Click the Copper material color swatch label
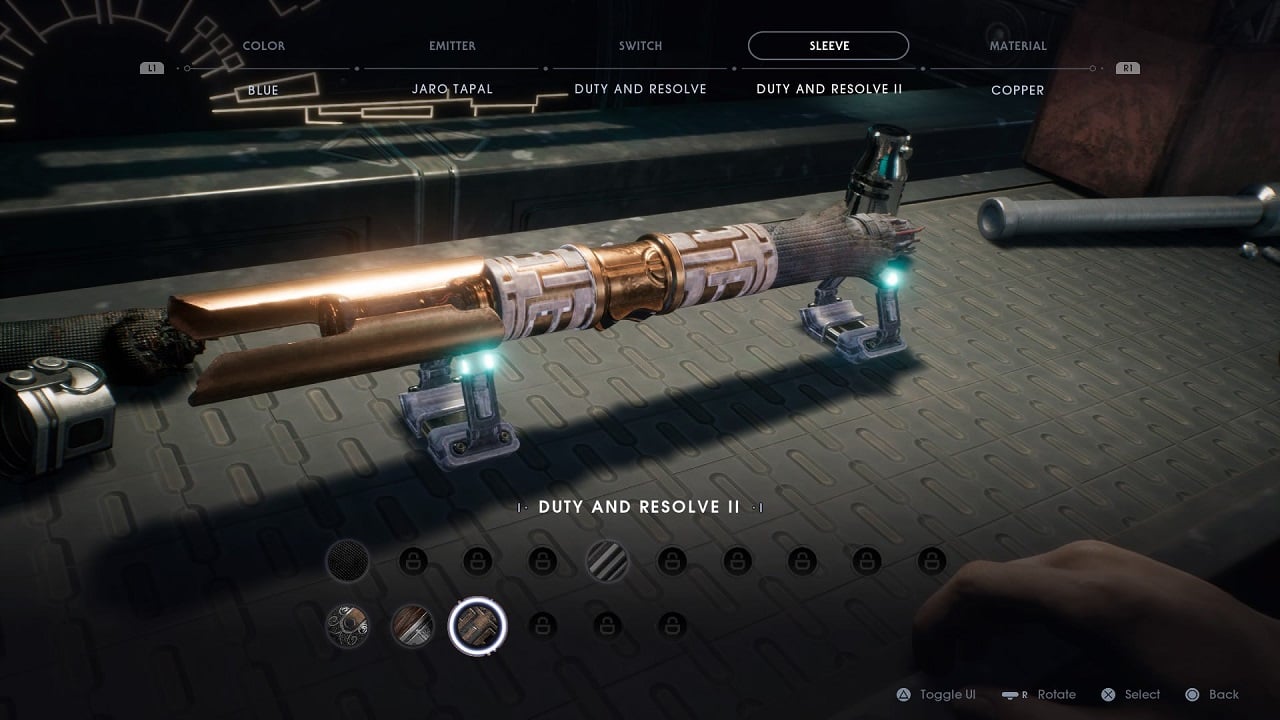 (x=1018, y=90)
